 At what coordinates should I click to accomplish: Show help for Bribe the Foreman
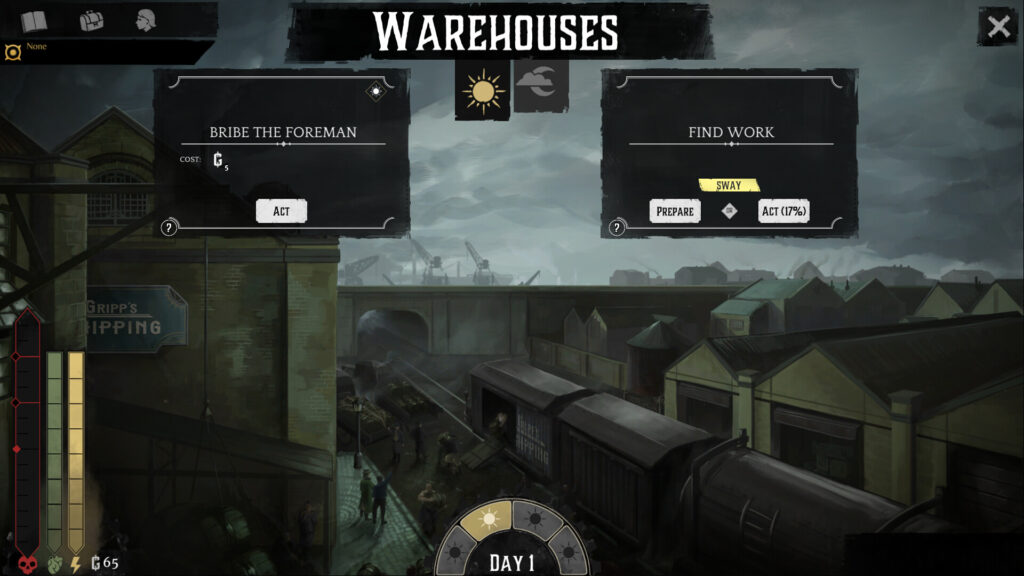(x=169, y=228)
